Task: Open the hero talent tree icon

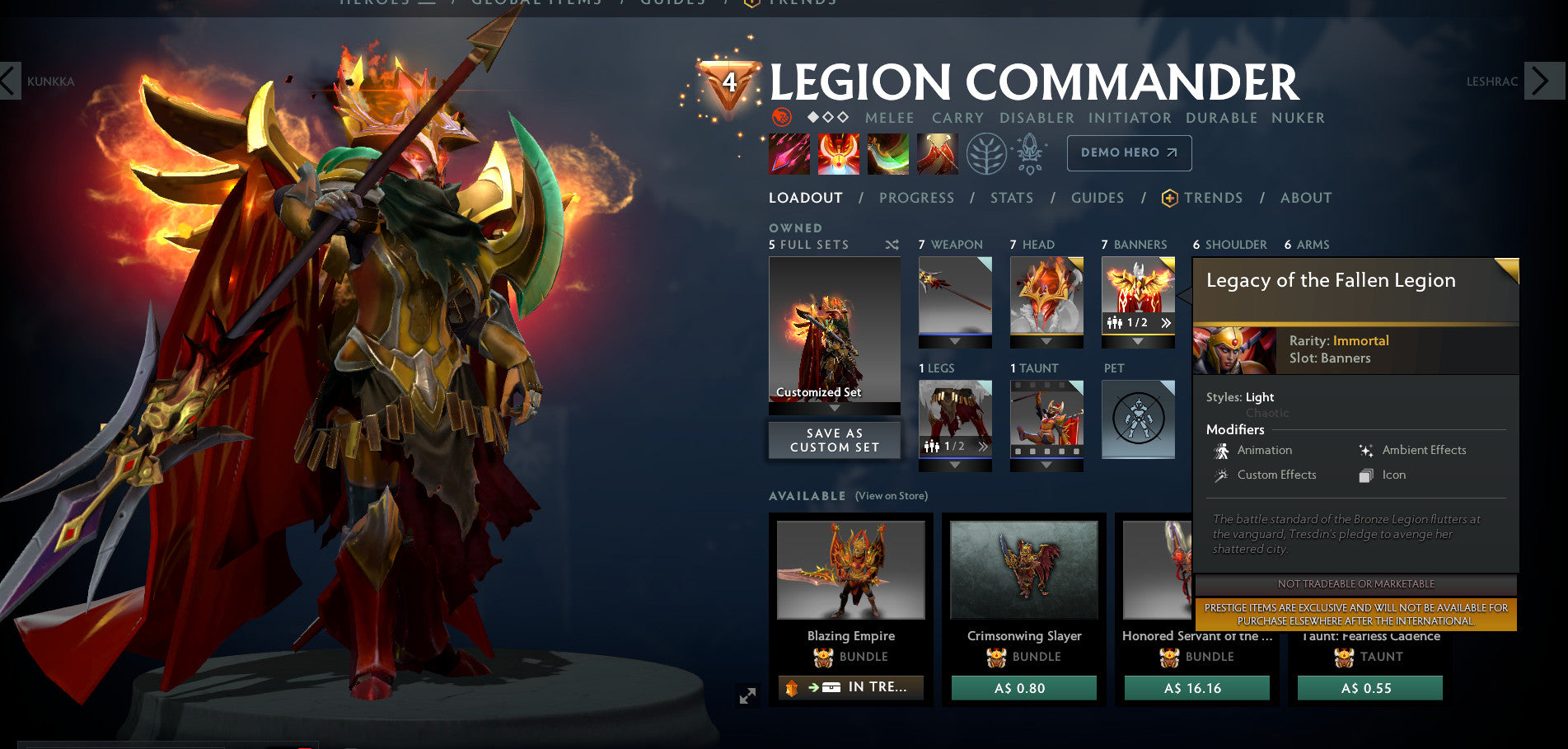Action: click(988, 153)
